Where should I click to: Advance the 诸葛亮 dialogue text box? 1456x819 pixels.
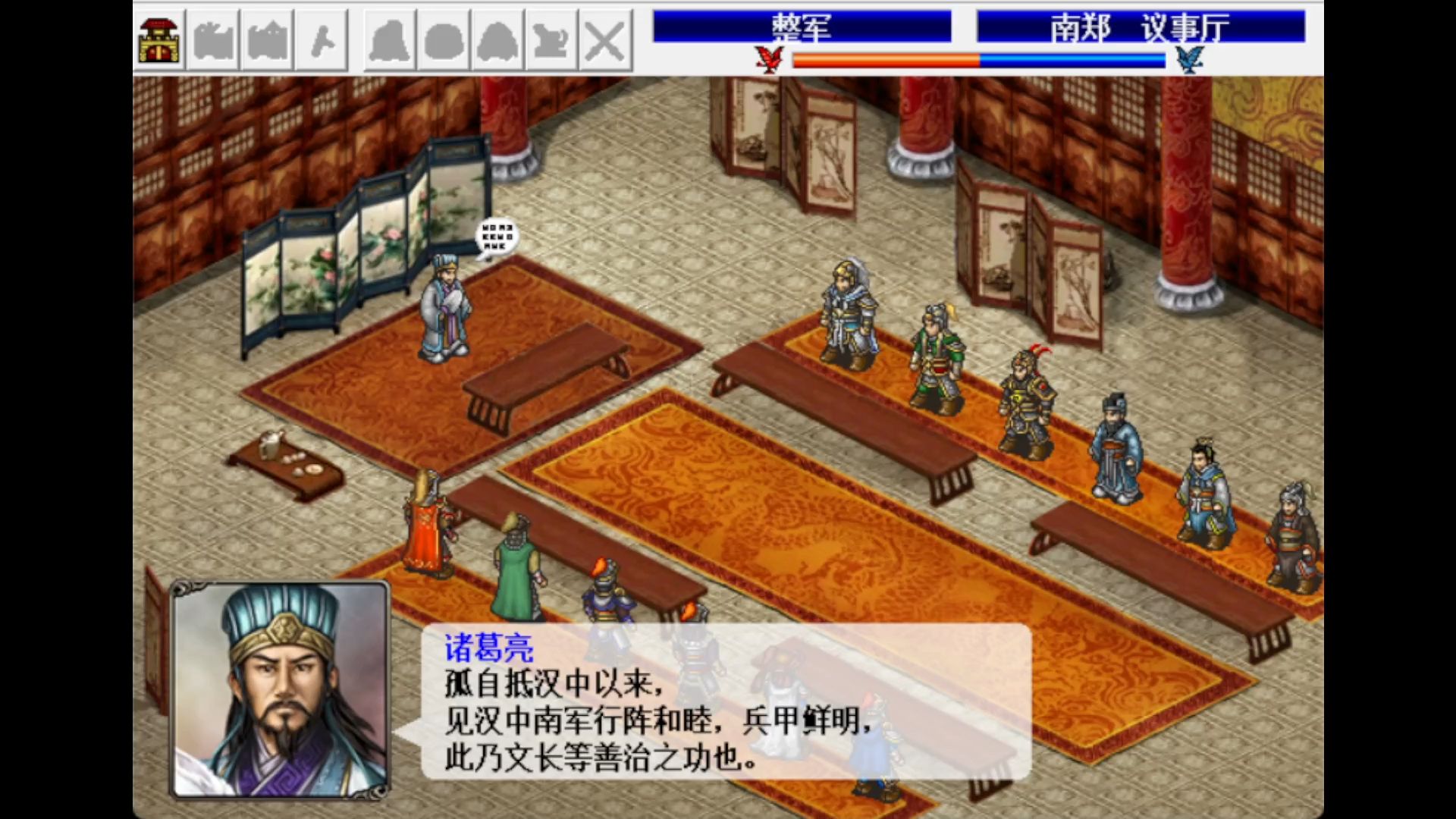[x=726, y=702]
